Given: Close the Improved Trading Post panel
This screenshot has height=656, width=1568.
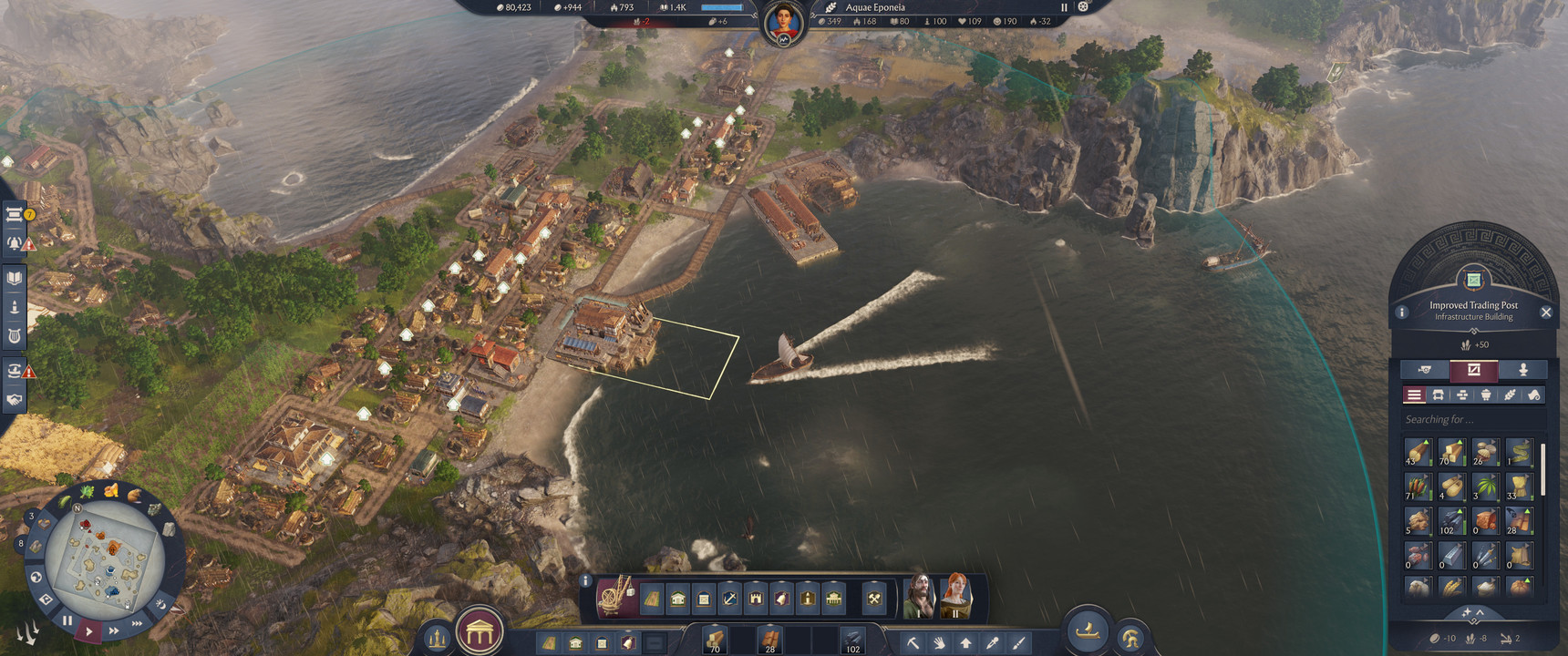Looking at the screenshot, I should 1546,313.
